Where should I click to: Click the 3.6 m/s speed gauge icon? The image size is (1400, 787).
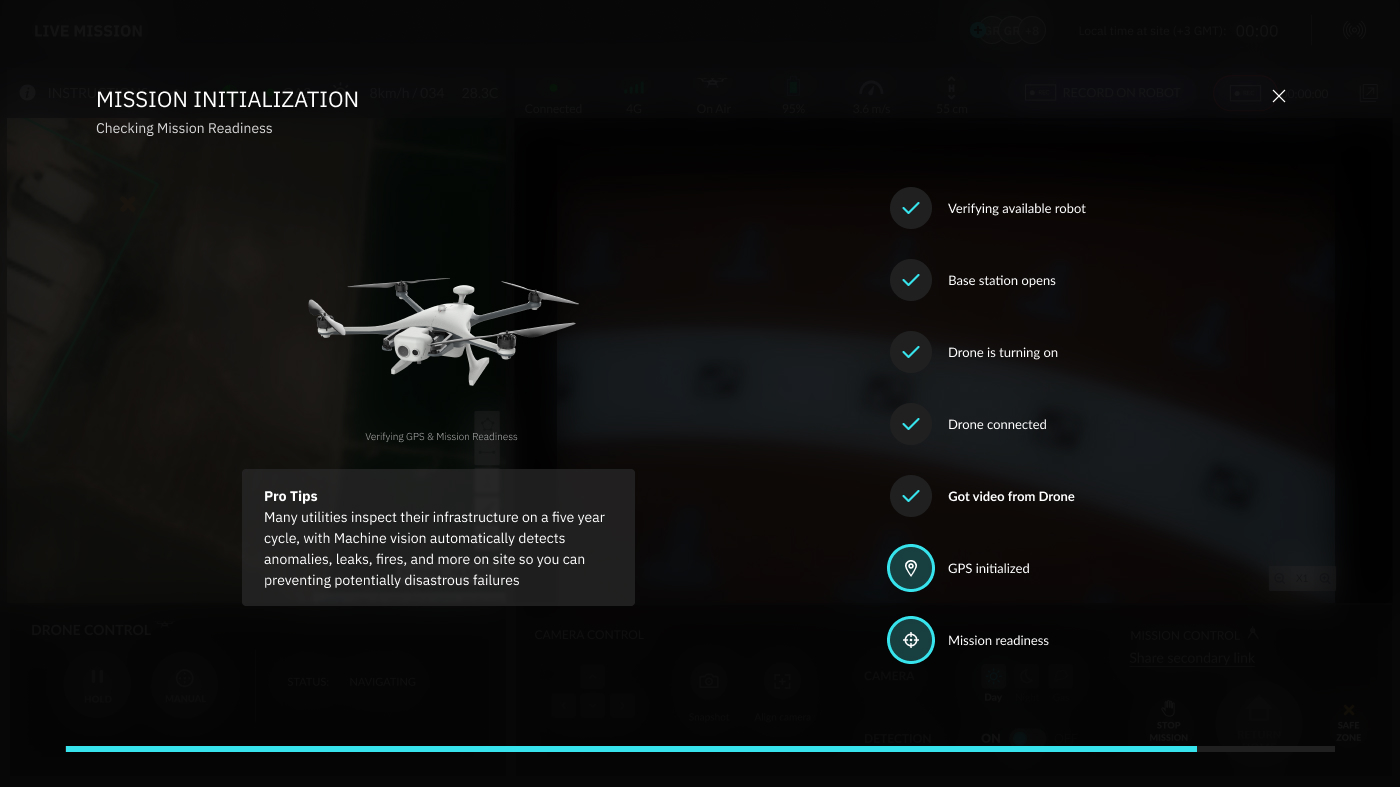pos(871,88)
